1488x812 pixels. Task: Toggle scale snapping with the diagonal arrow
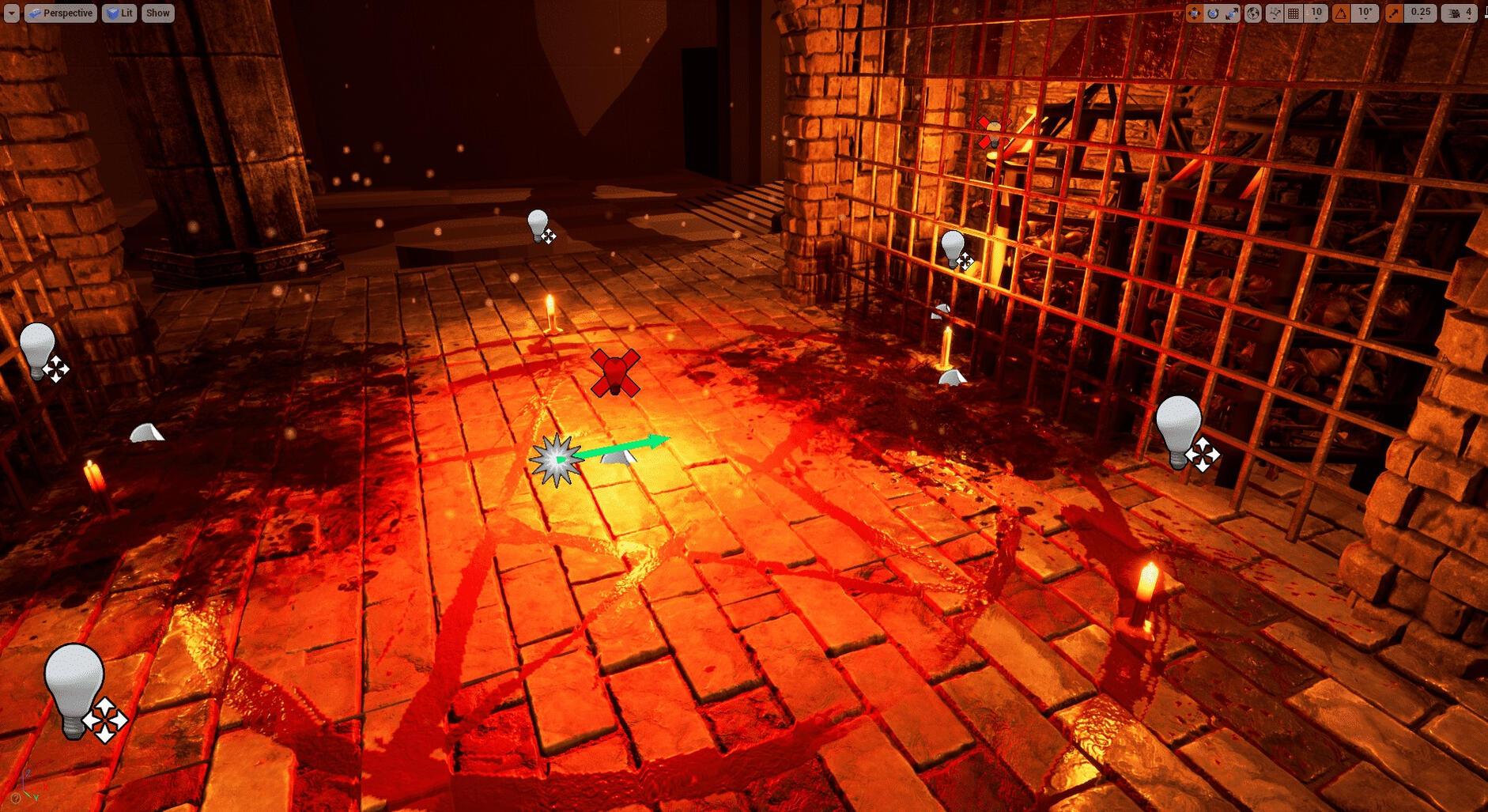coord(1394,13)
